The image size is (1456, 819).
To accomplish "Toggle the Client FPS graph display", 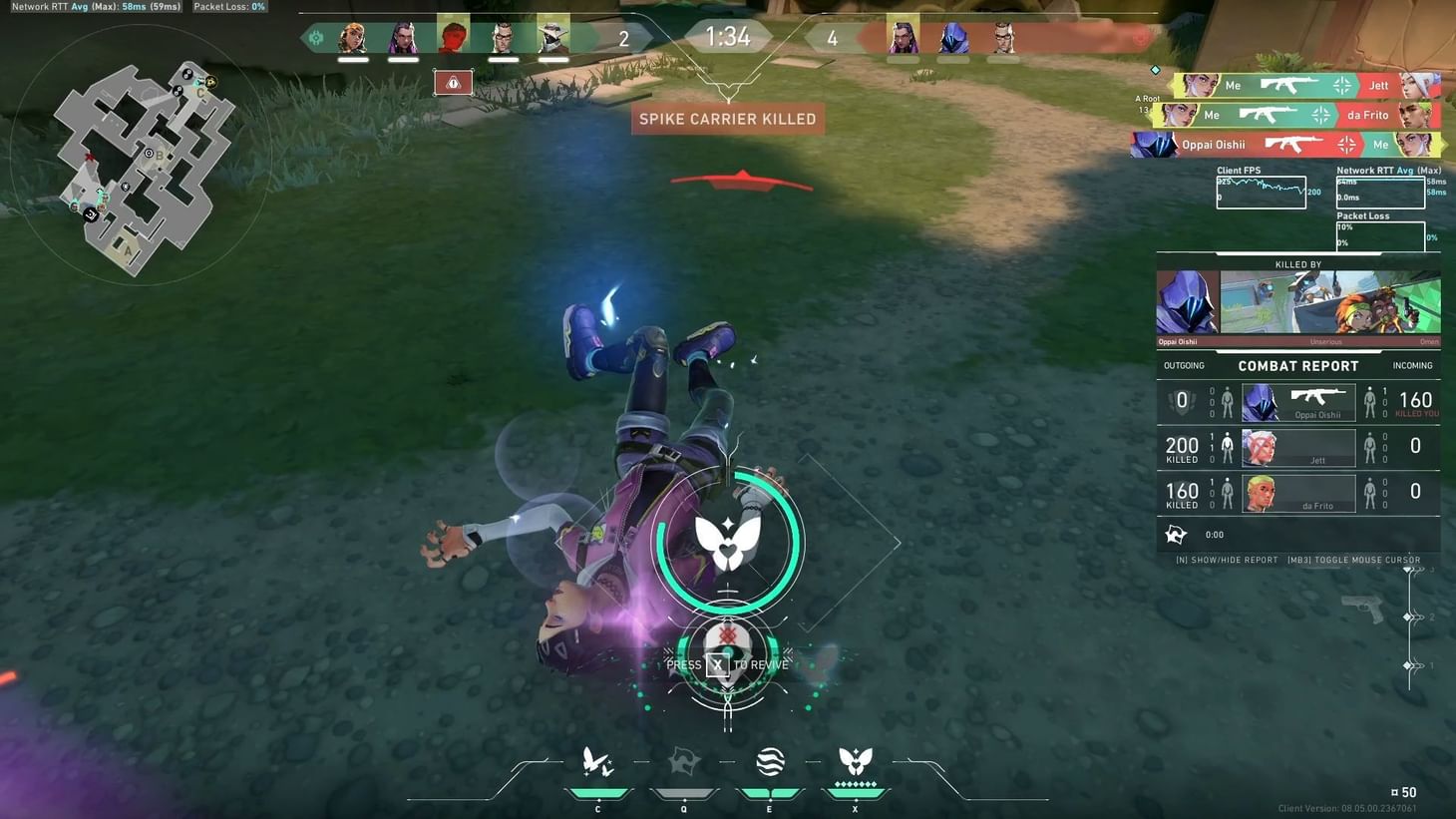I will pos(1261,191).
